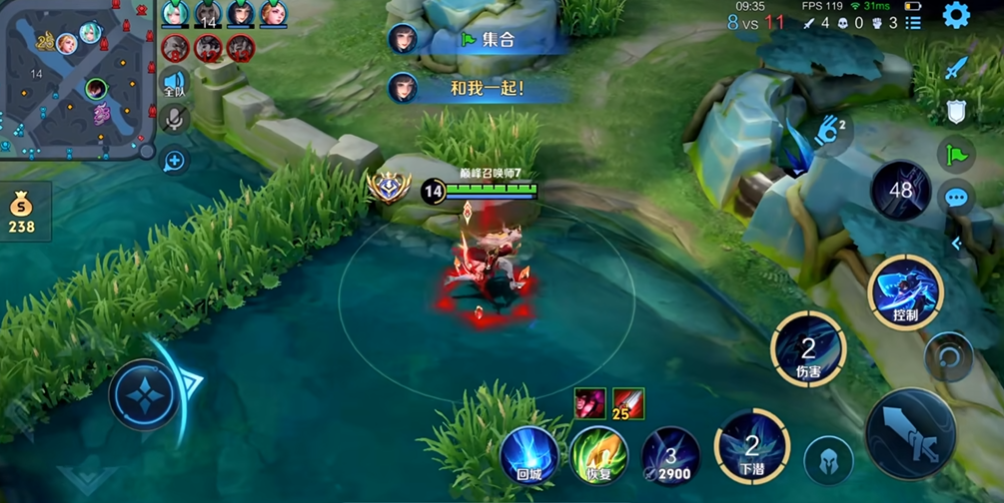Click the plus chat-bubble button below the microphone
Viewport: 1004px width, 503px height.
point(175,160)
